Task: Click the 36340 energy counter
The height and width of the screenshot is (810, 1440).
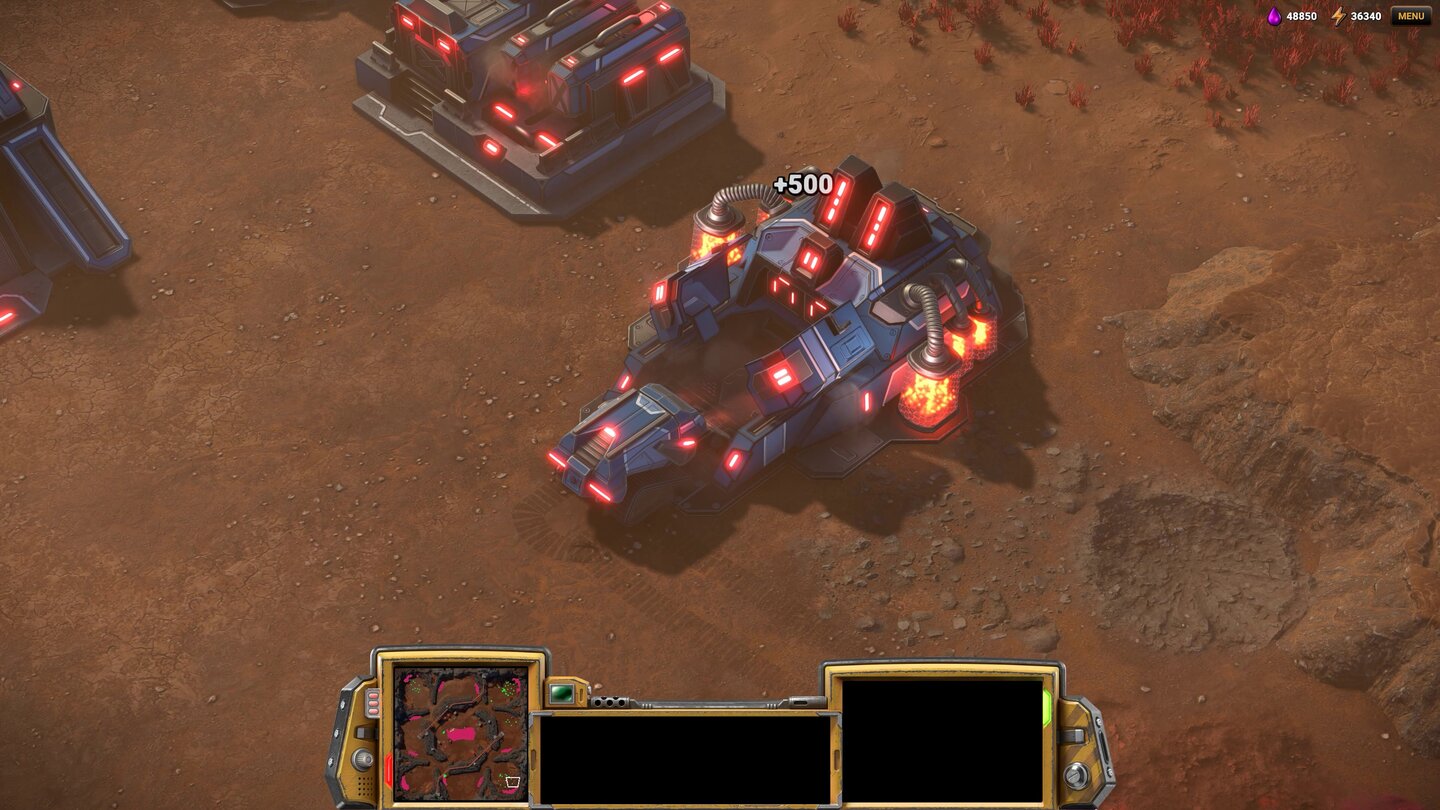Action: (x=1366, y=16)
